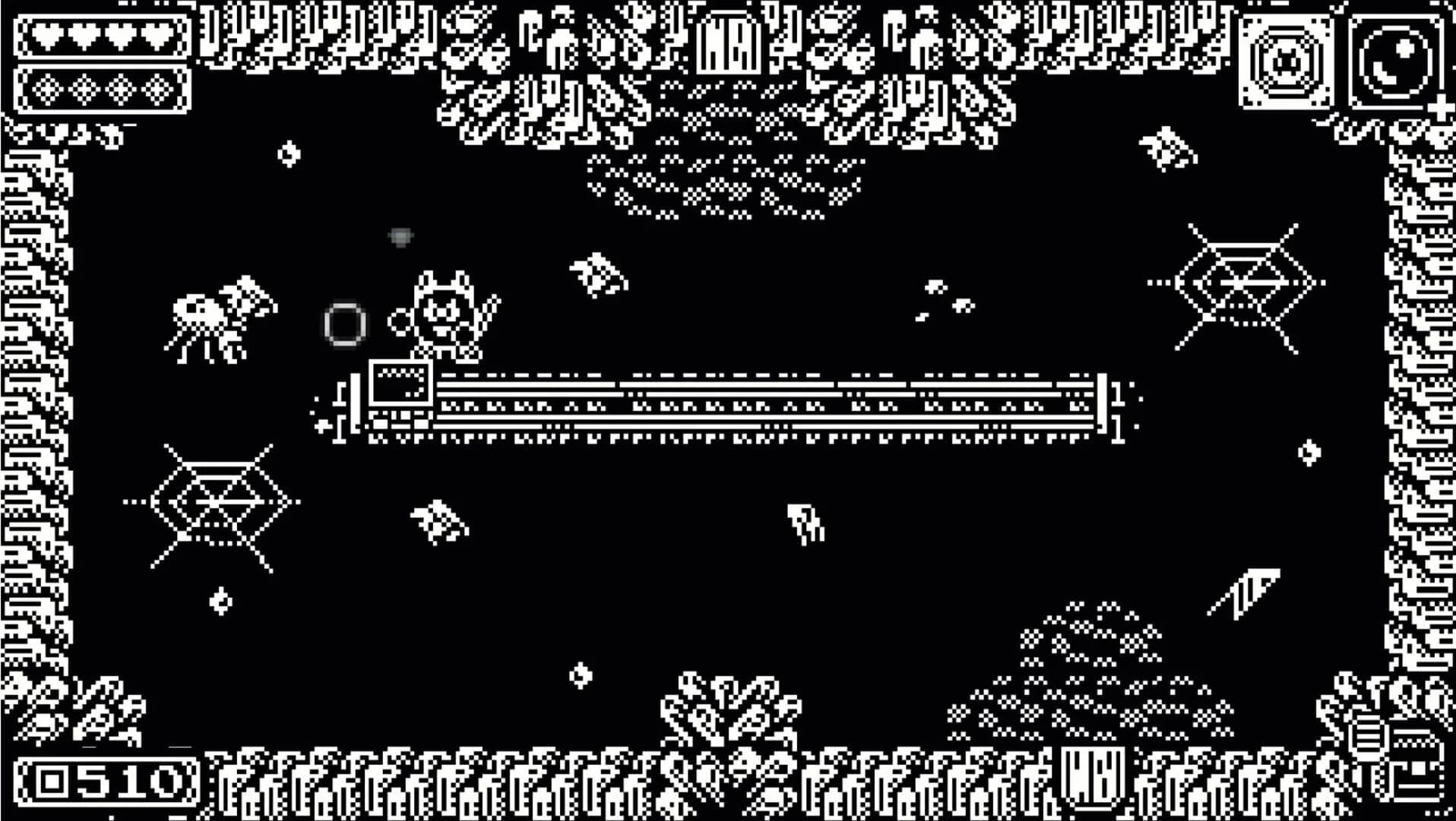Toggle the glowing ring next to the player
This screenshot has width=1456, height=821.
(343, 324)
